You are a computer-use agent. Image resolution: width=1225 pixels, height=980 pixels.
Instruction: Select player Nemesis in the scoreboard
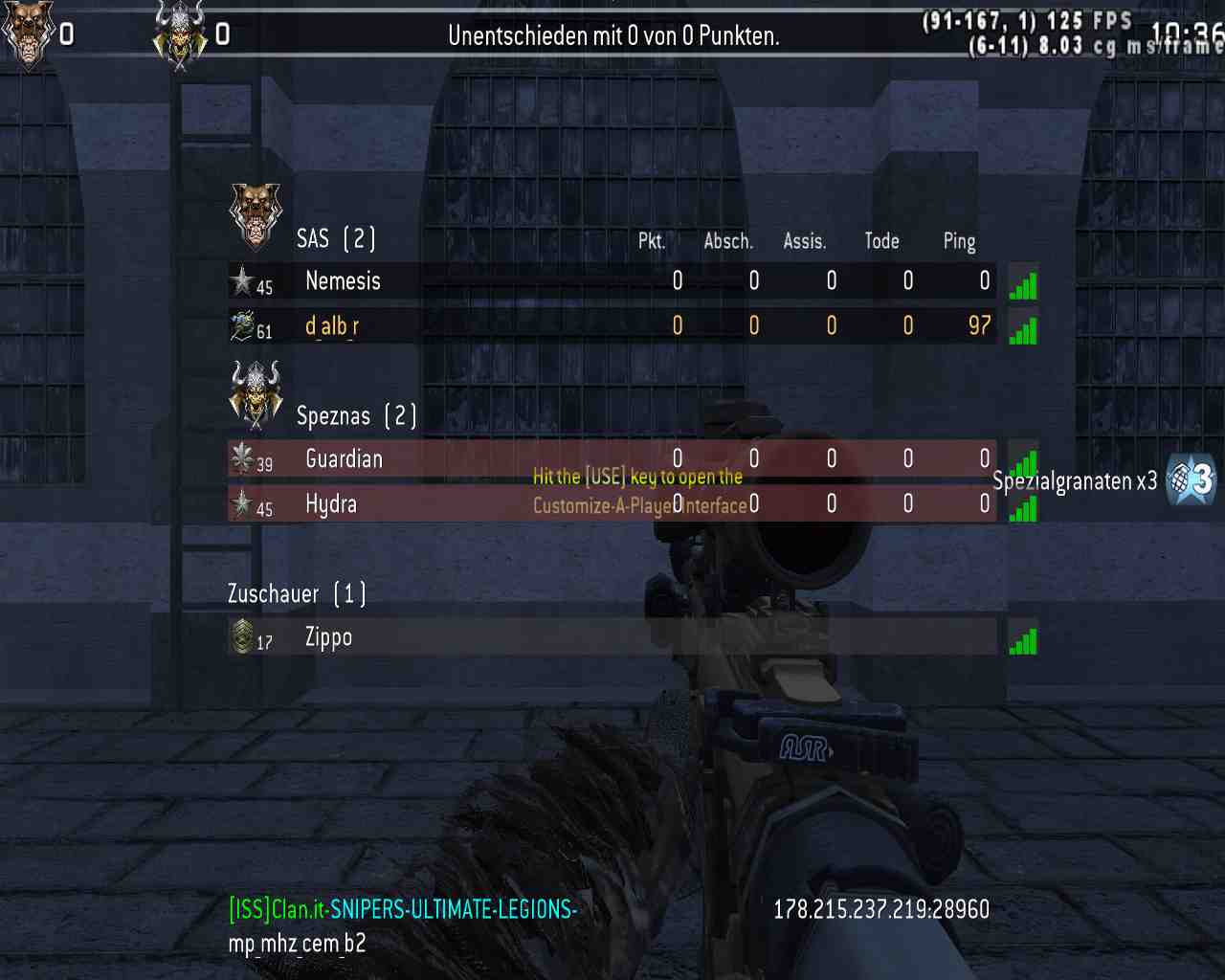pos(343,281)
